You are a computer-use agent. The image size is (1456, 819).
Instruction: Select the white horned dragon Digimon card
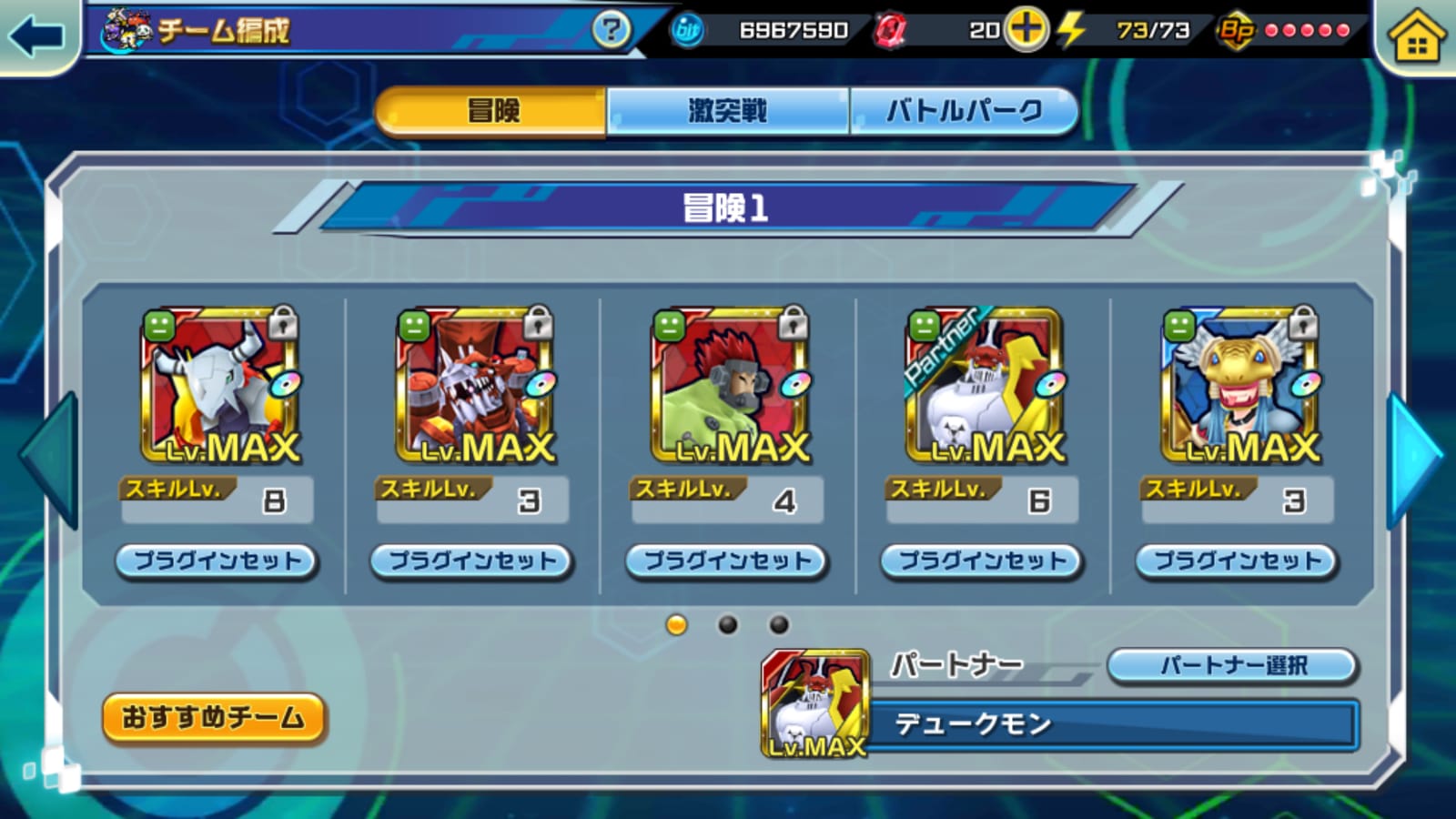point(219,385)
